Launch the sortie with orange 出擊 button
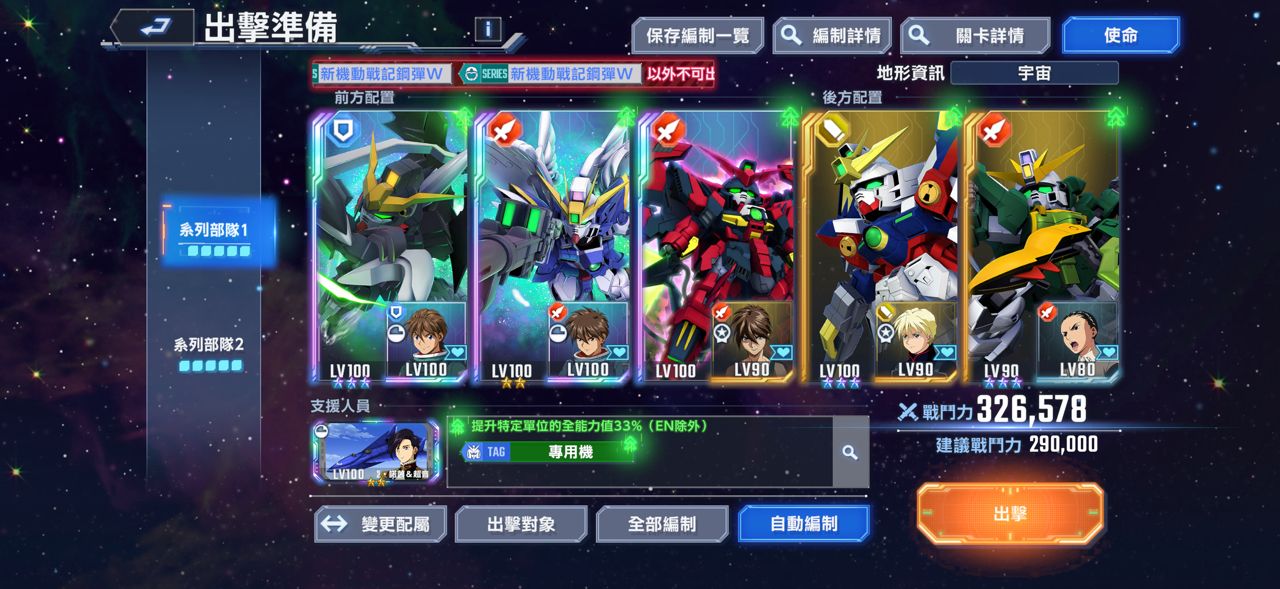This screenshot has width=1280, height=589. tap(1010, 514)
